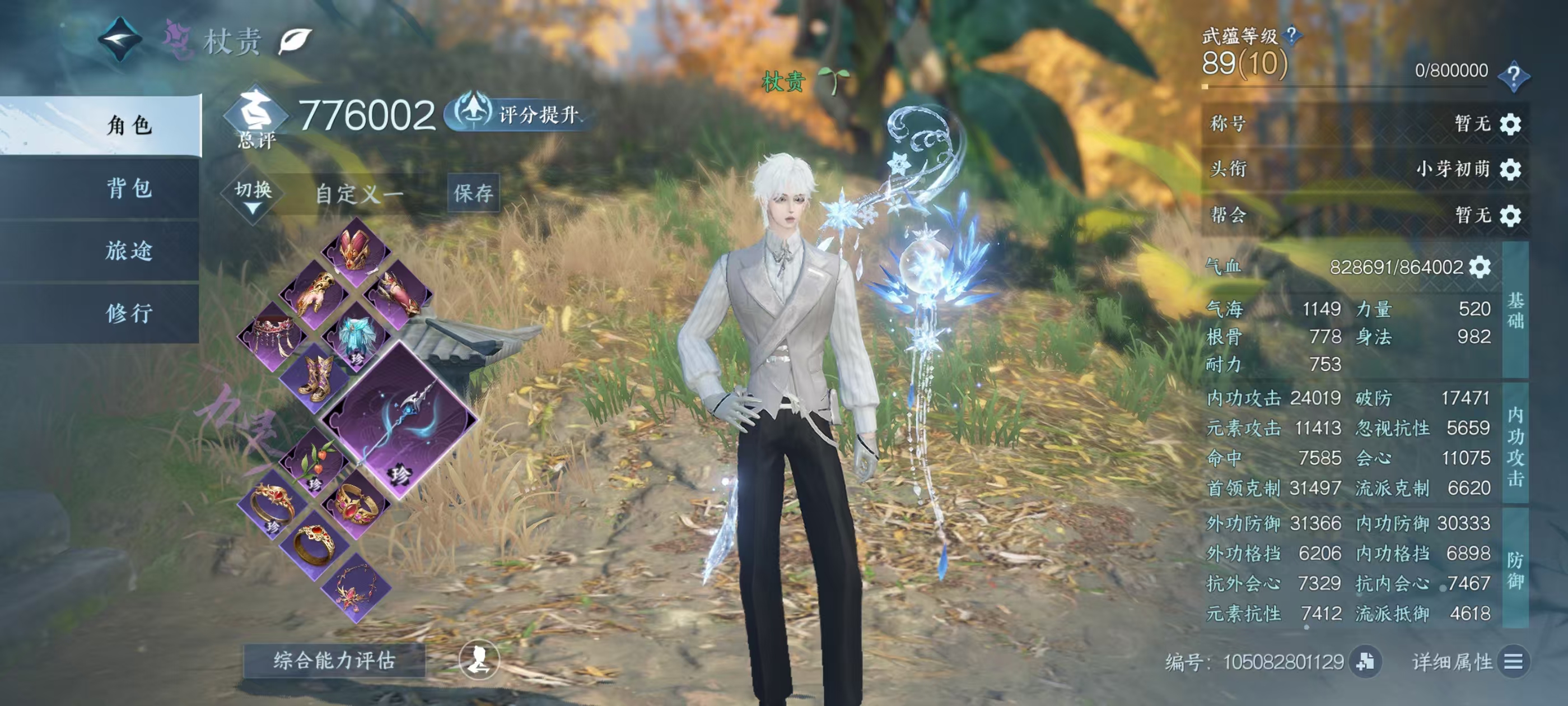Open 综合能力评估 evaluation

(334, 660)
